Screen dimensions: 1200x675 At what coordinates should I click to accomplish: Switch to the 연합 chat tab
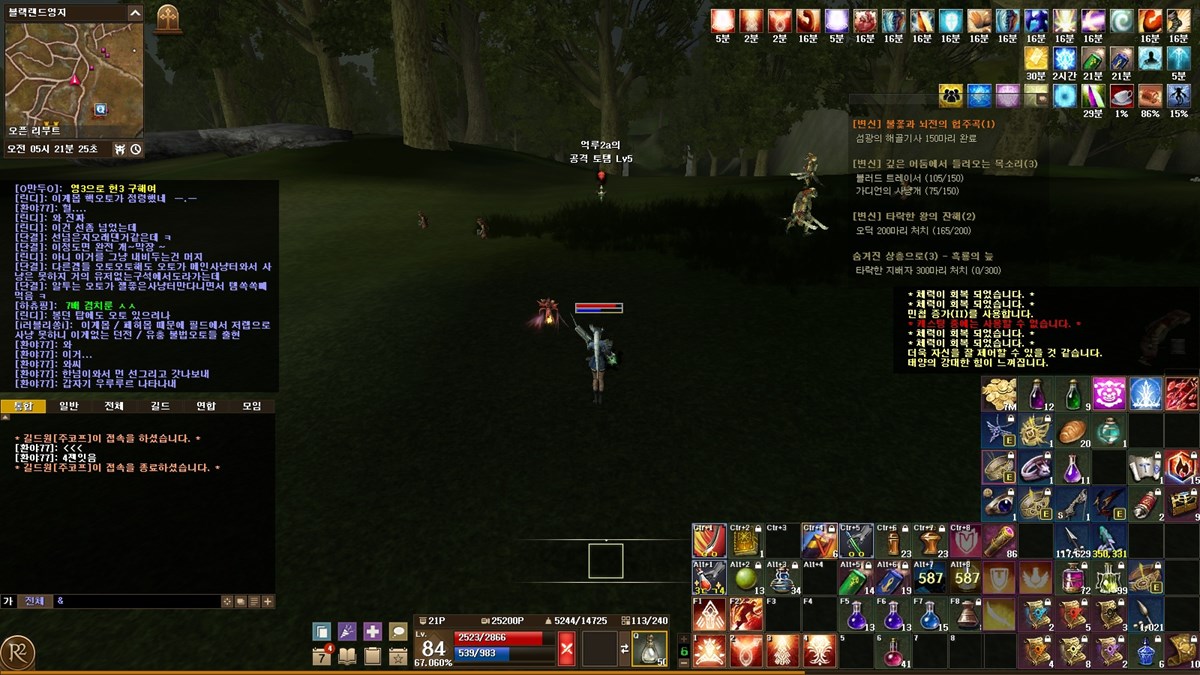[x=206, y=406]
